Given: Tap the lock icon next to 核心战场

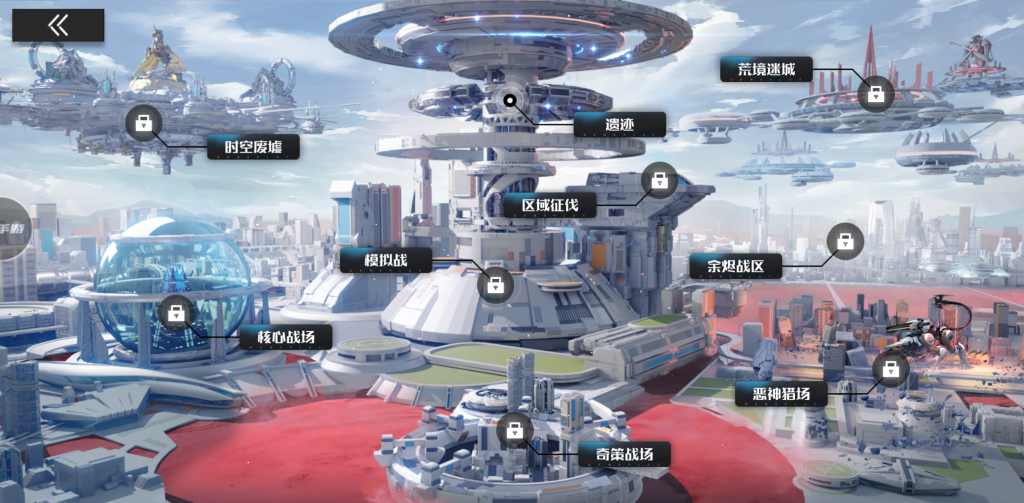Looking at the screenshot, I should [176, 312].
